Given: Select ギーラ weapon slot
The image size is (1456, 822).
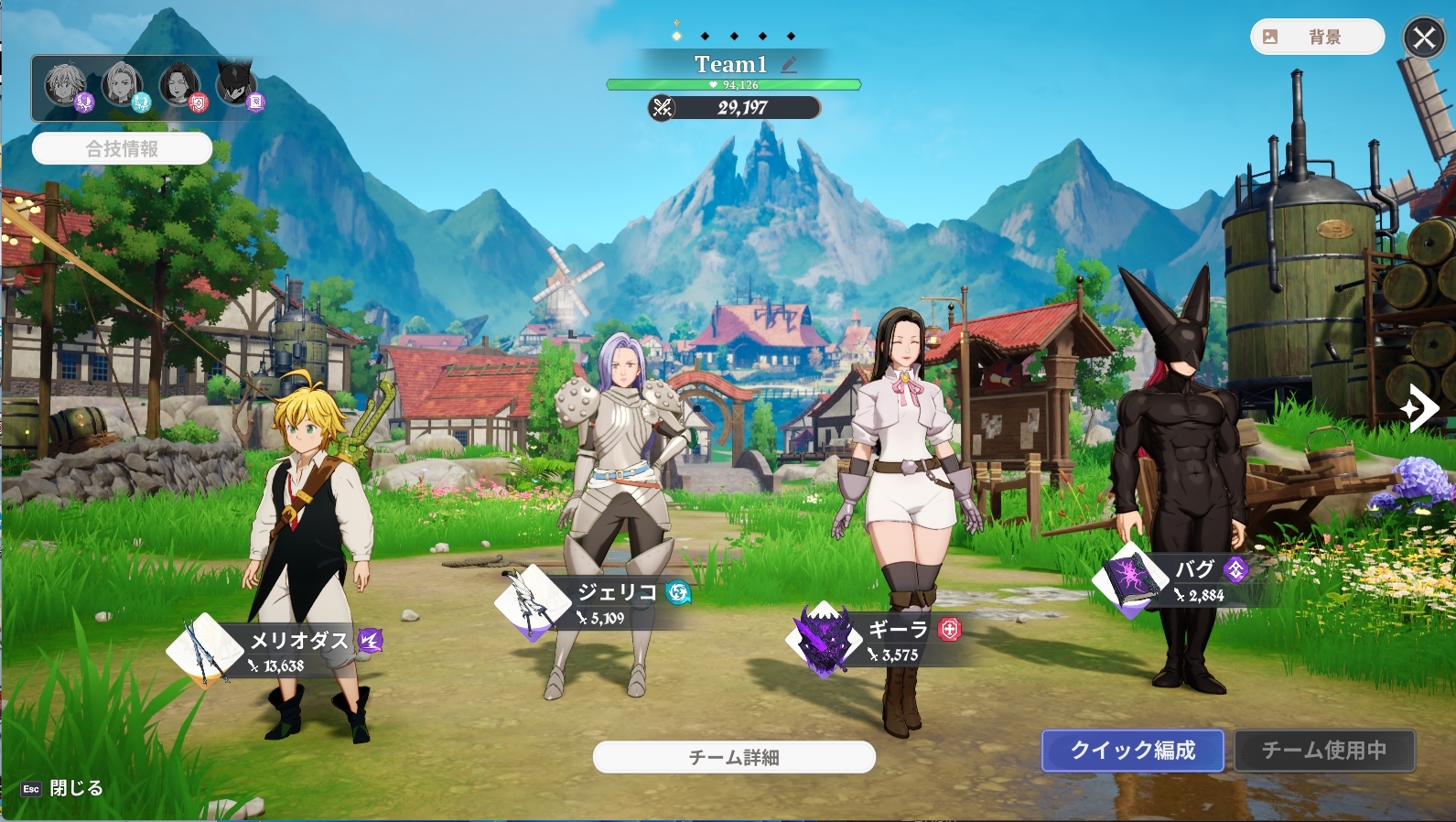Looking at the screenshot, I should 824,638.
